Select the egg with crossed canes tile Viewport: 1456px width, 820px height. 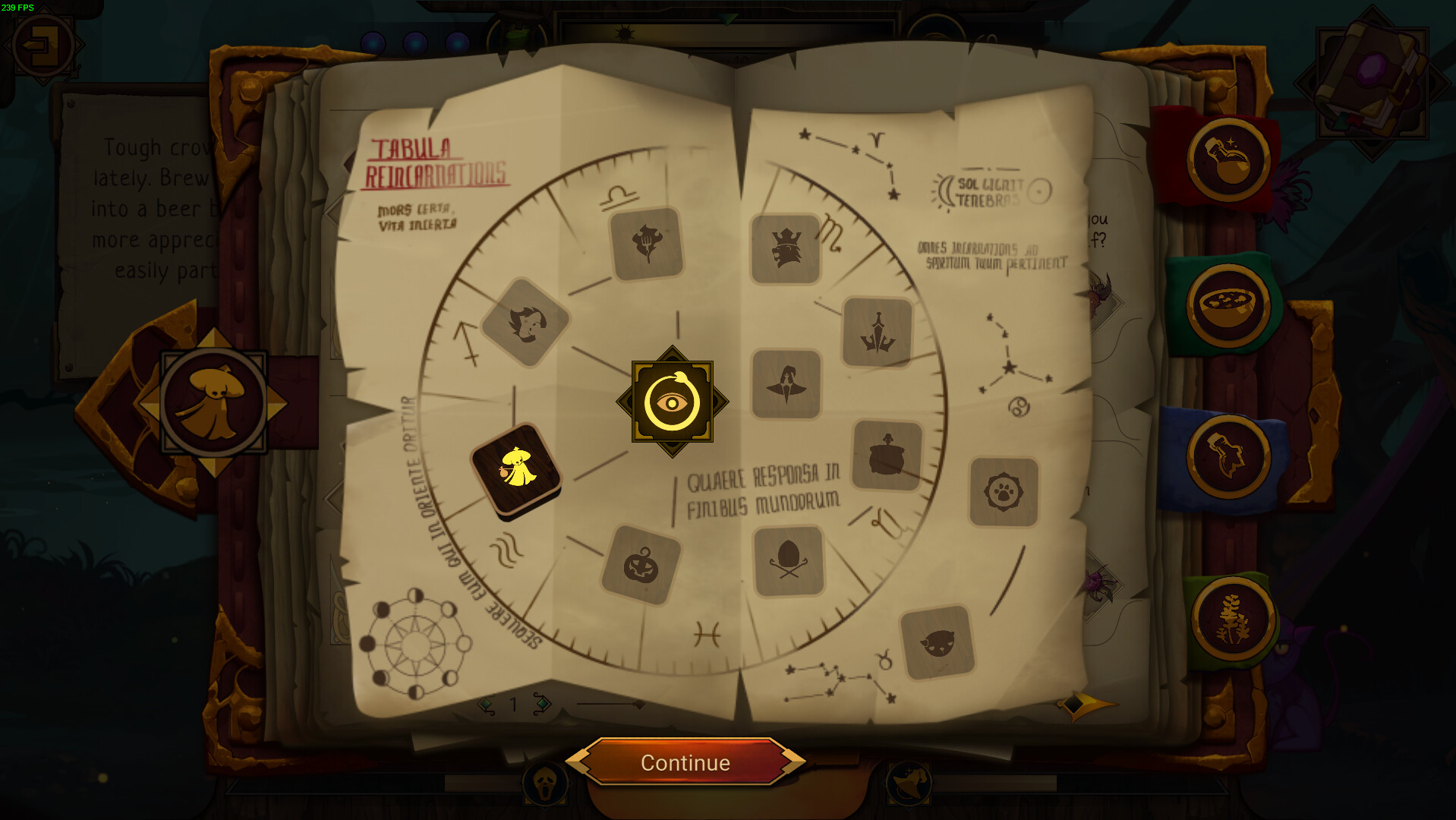click(789, 560)
